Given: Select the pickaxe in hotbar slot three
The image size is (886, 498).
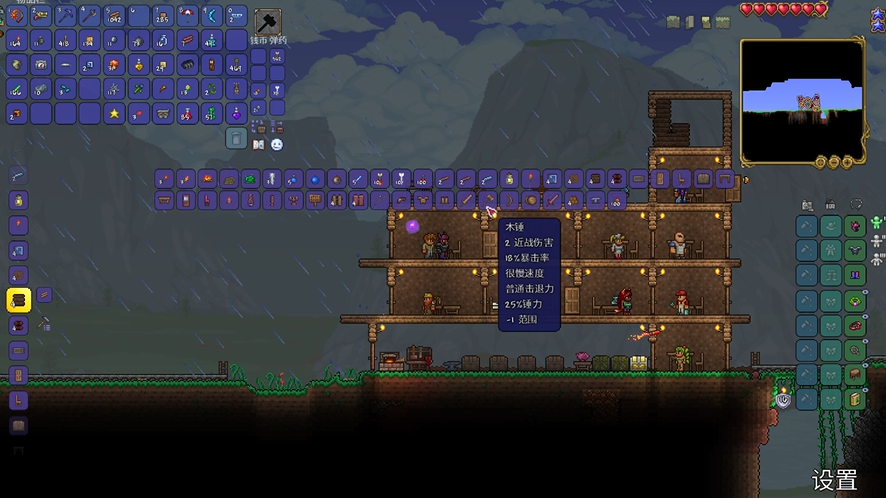Looking at the screenshot, I should (x=65, y=15).
